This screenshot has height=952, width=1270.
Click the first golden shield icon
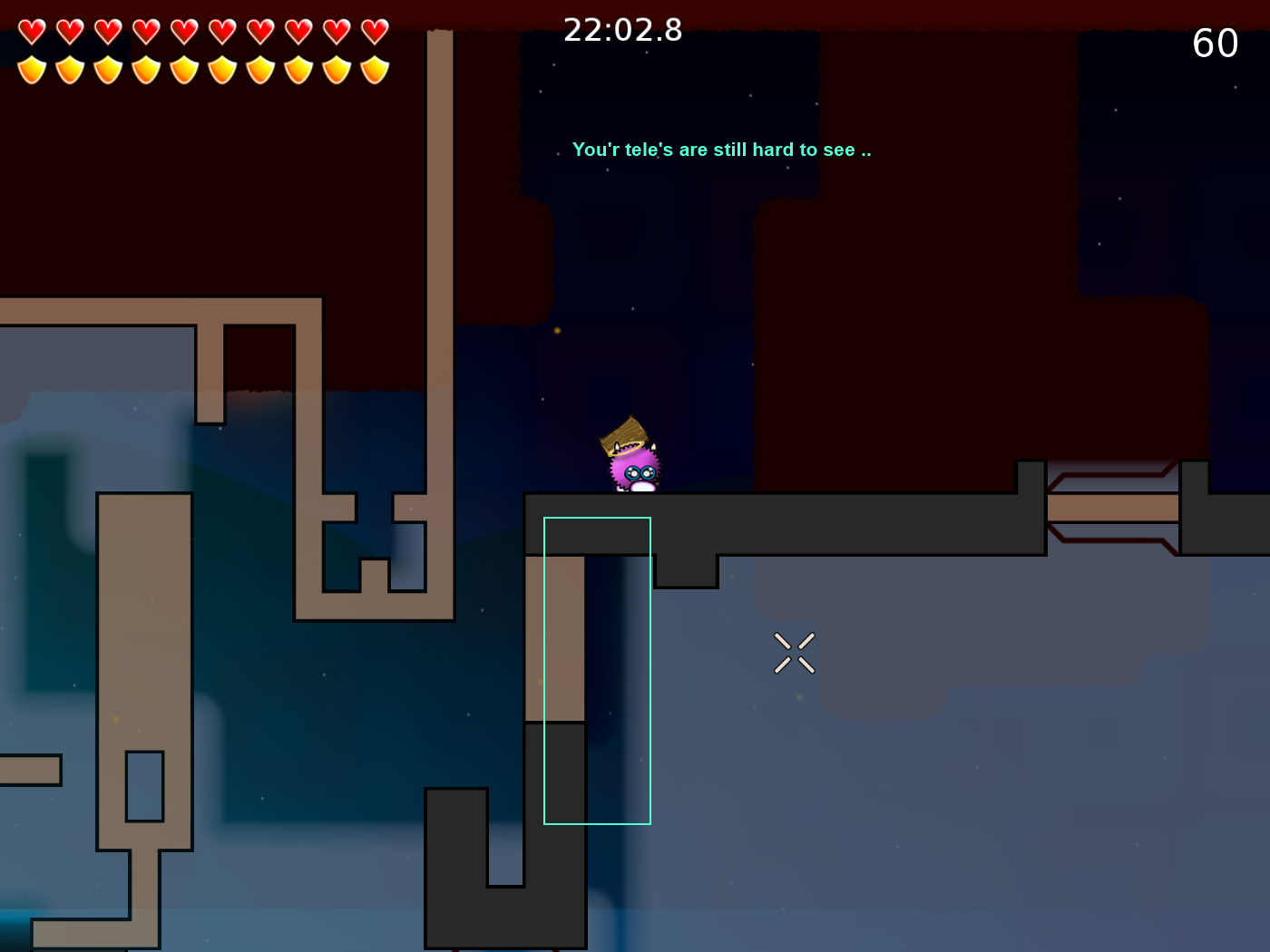32,69
